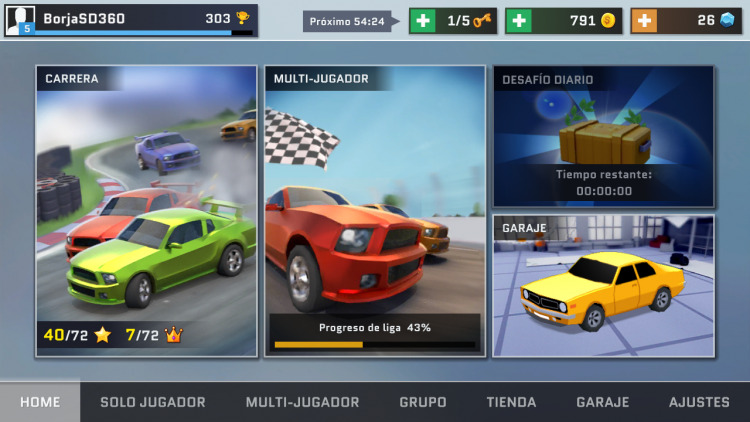Go to the Solo Jugador tab
Screen dimensions: 750x422
coord(153,402)
